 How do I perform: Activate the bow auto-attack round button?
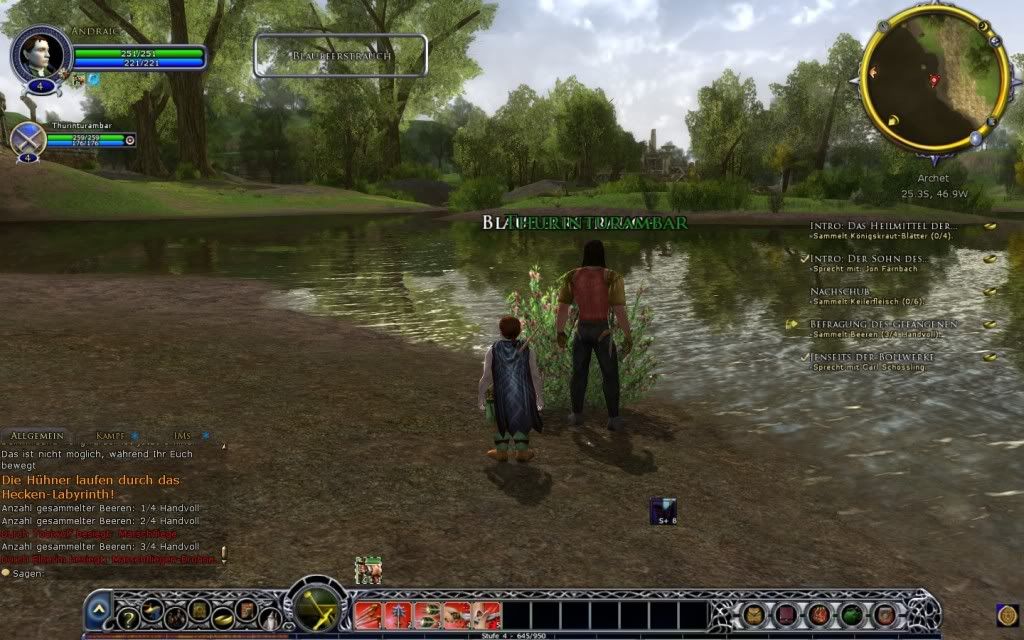tap(318, 606)
